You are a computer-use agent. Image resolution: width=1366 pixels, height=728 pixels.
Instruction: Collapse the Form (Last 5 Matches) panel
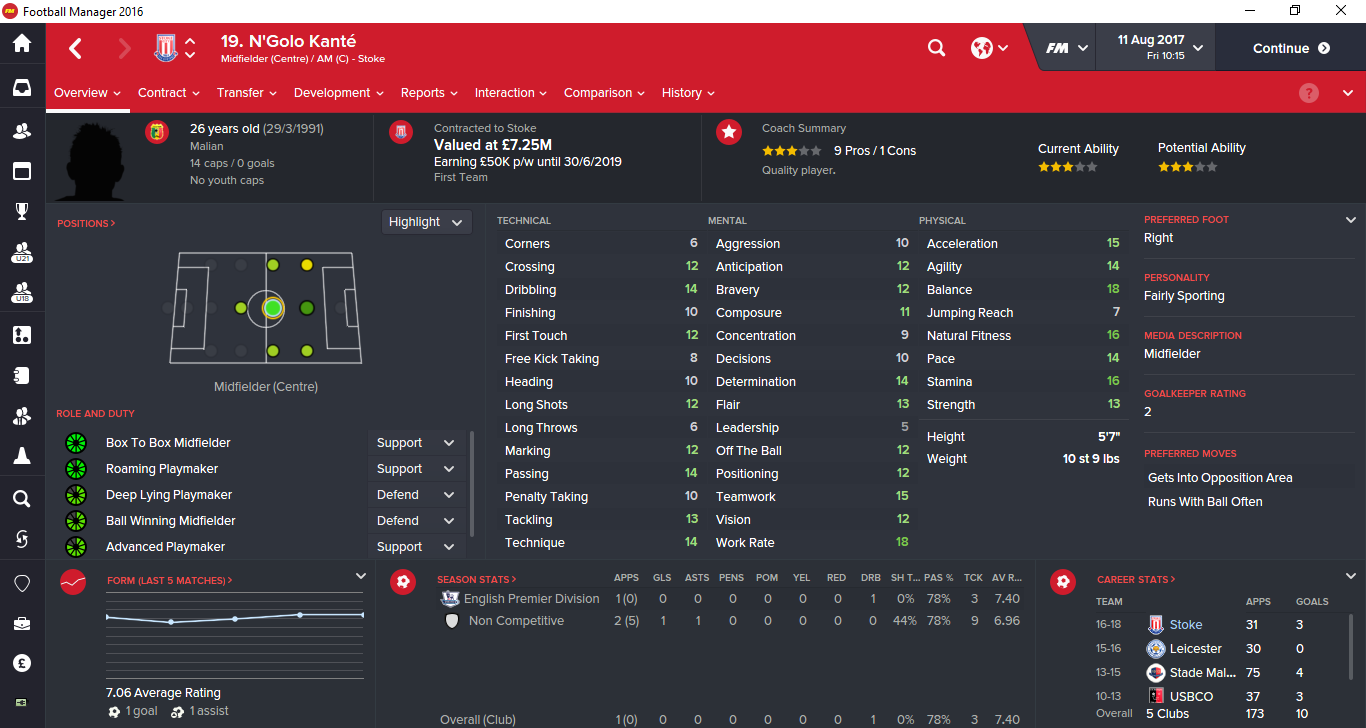(360, 576)
